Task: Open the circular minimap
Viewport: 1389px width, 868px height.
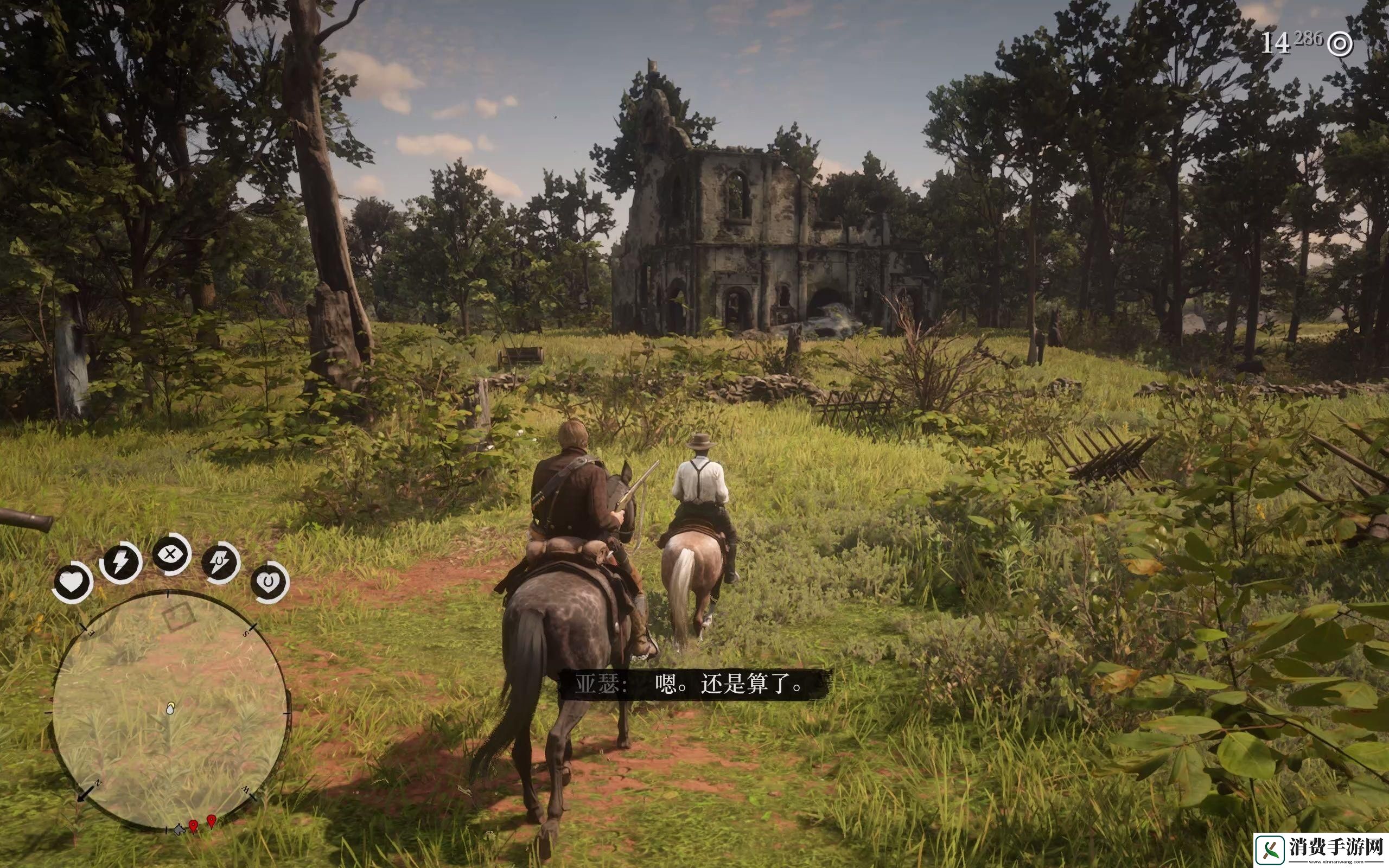Action: 170,711
